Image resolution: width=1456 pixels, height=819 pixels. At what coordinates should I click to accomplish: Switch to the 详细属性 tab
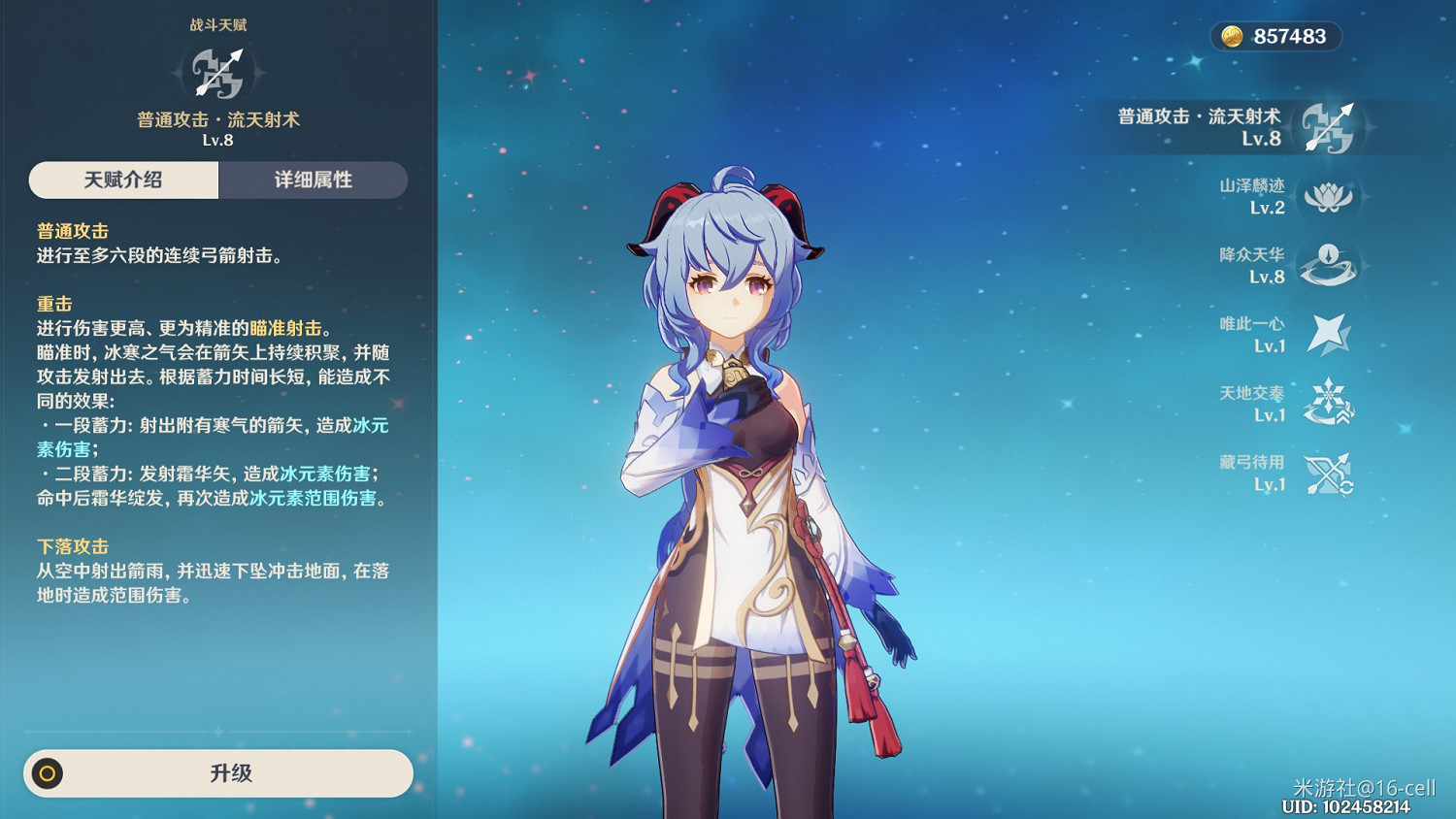313,180
